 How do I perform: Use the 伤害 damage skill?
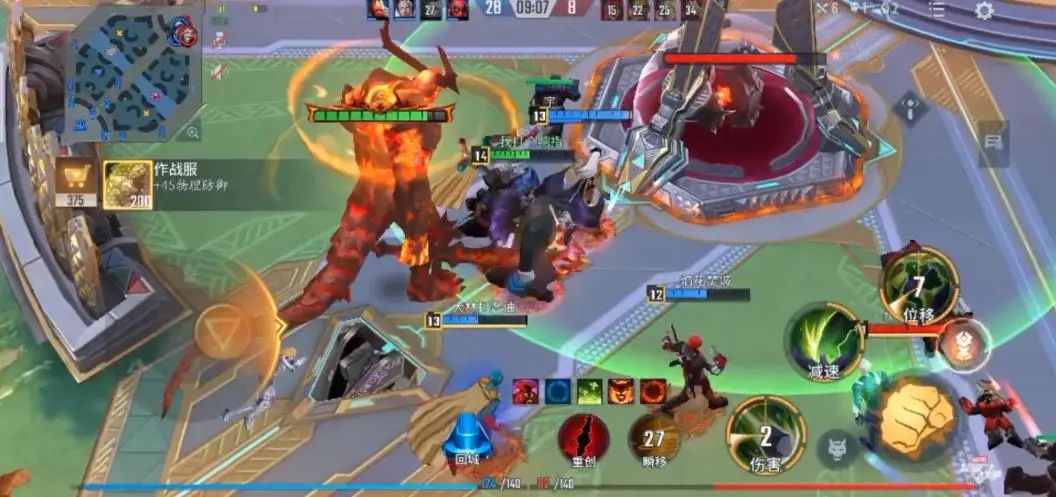tap(766, 434)
